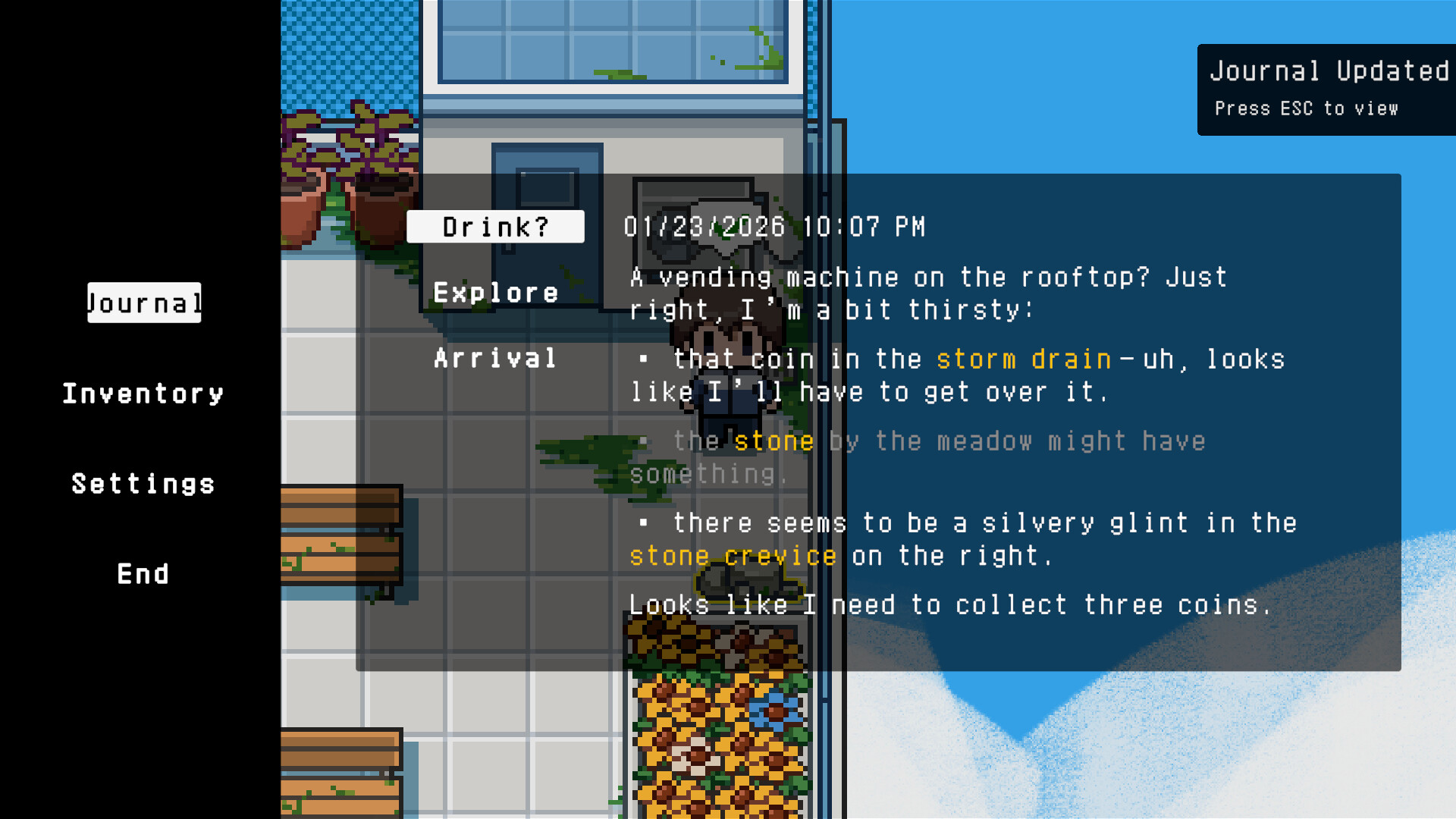Select the Drink? journal entry
This screenshot has height=819, width=1456.
tap(494, 226)
